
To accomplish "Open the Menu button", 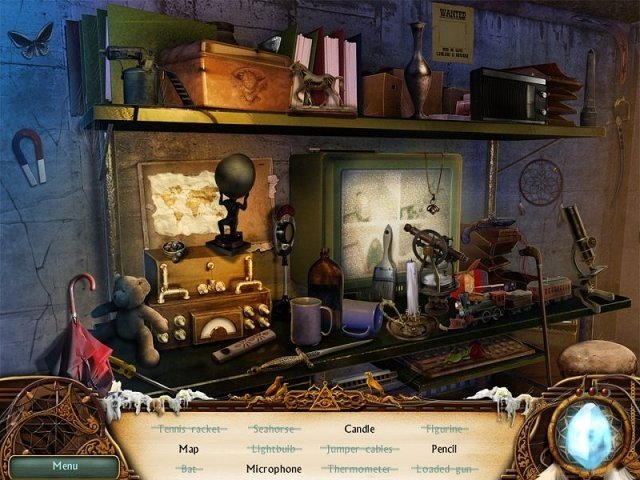I will tap(64, 465).
